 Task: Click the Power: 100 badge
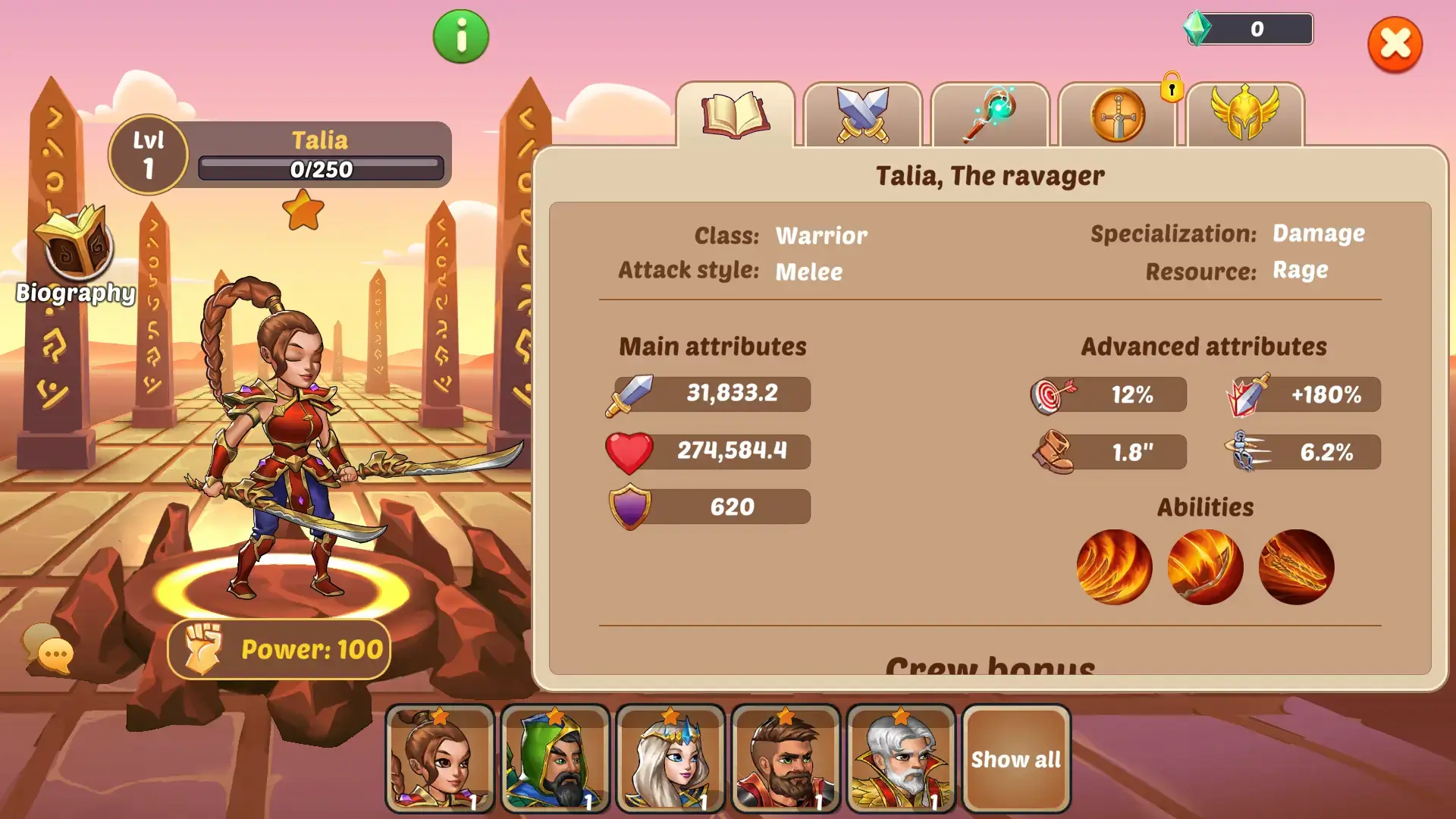[279, 649]
